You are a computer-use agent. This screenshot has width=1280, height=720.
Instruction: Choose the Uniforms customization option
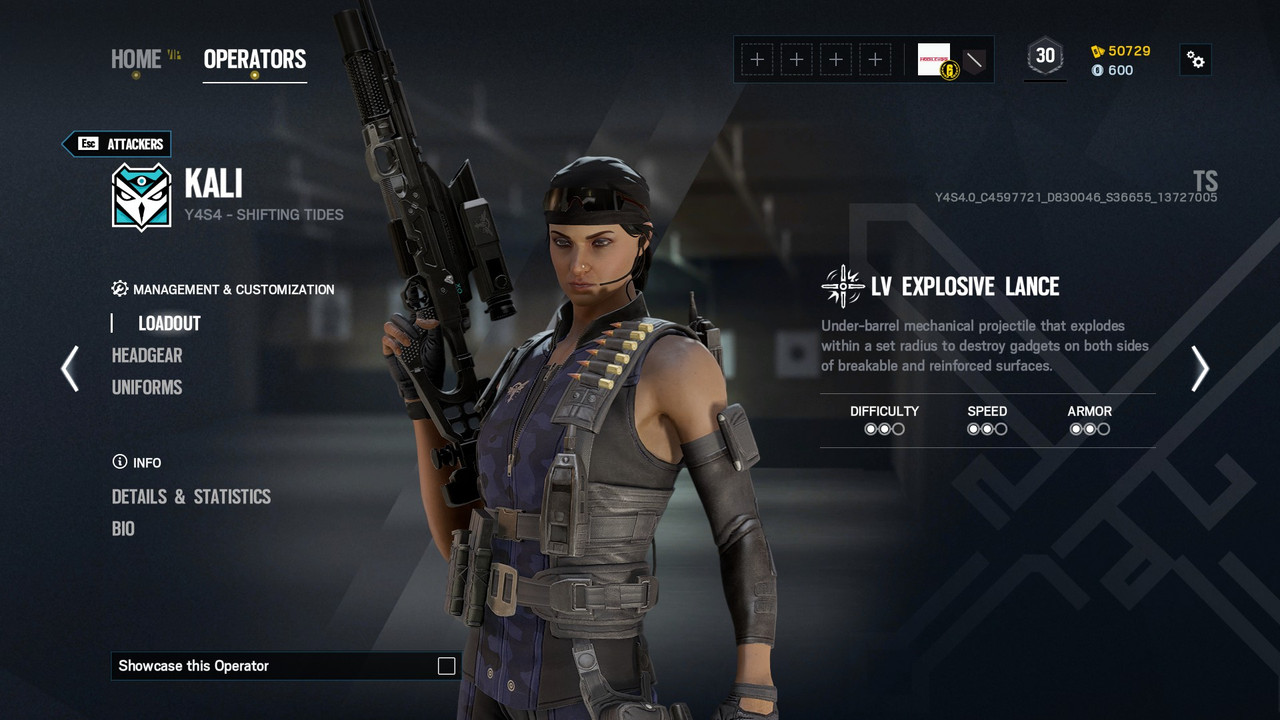[147, 387]
